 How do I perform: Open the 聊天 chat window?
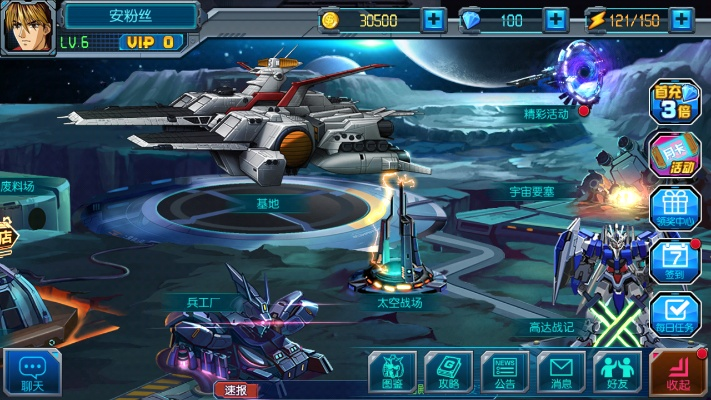[x=31, y=371]
